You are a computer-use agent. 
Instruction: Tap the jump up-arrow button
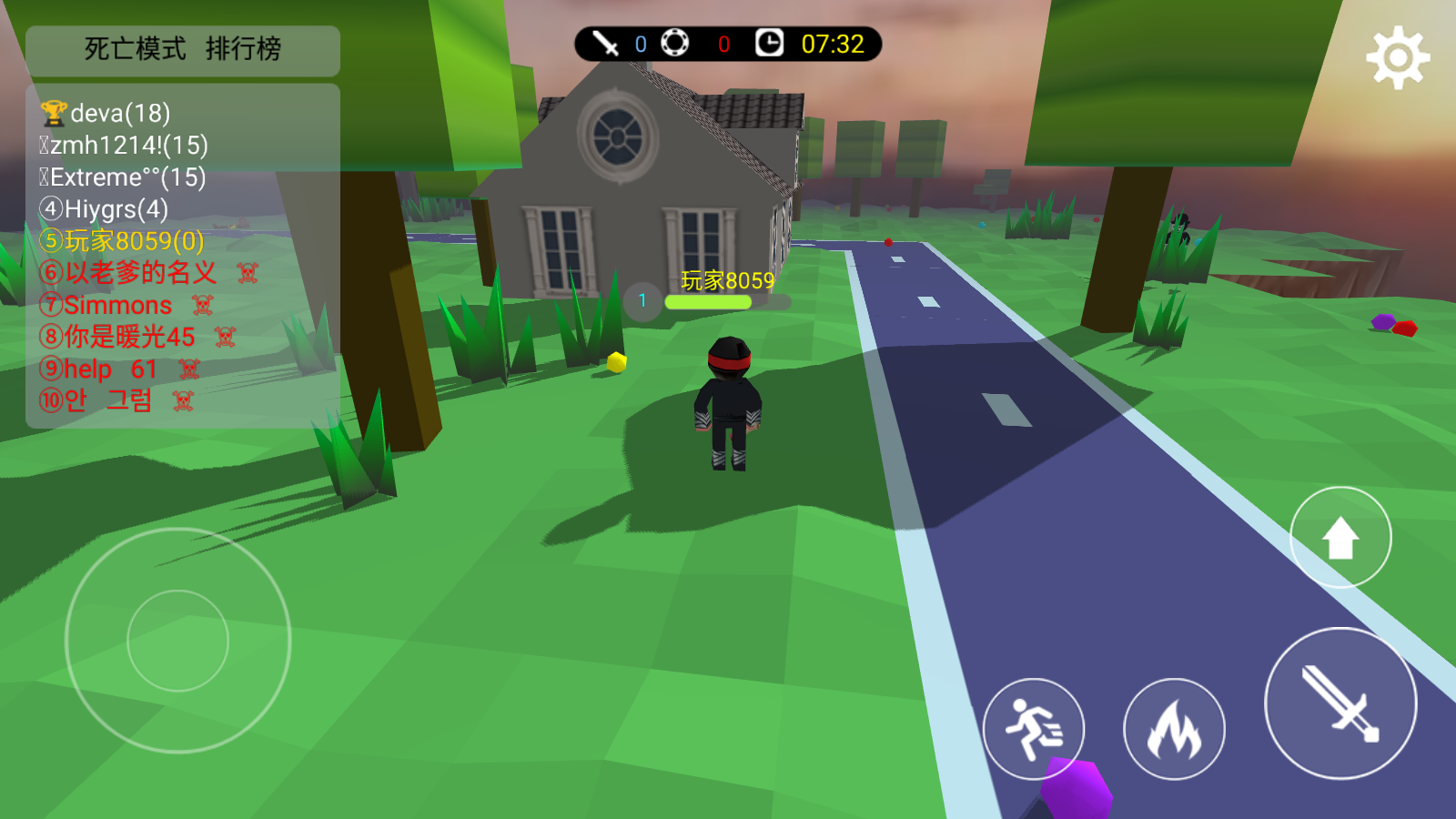1340,538
